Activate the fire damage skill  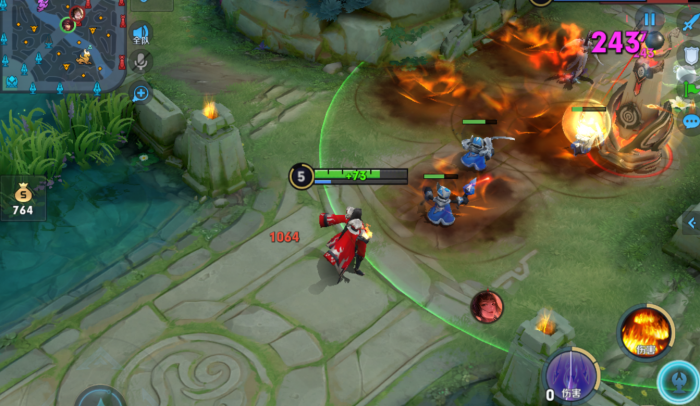coord(644,331)
